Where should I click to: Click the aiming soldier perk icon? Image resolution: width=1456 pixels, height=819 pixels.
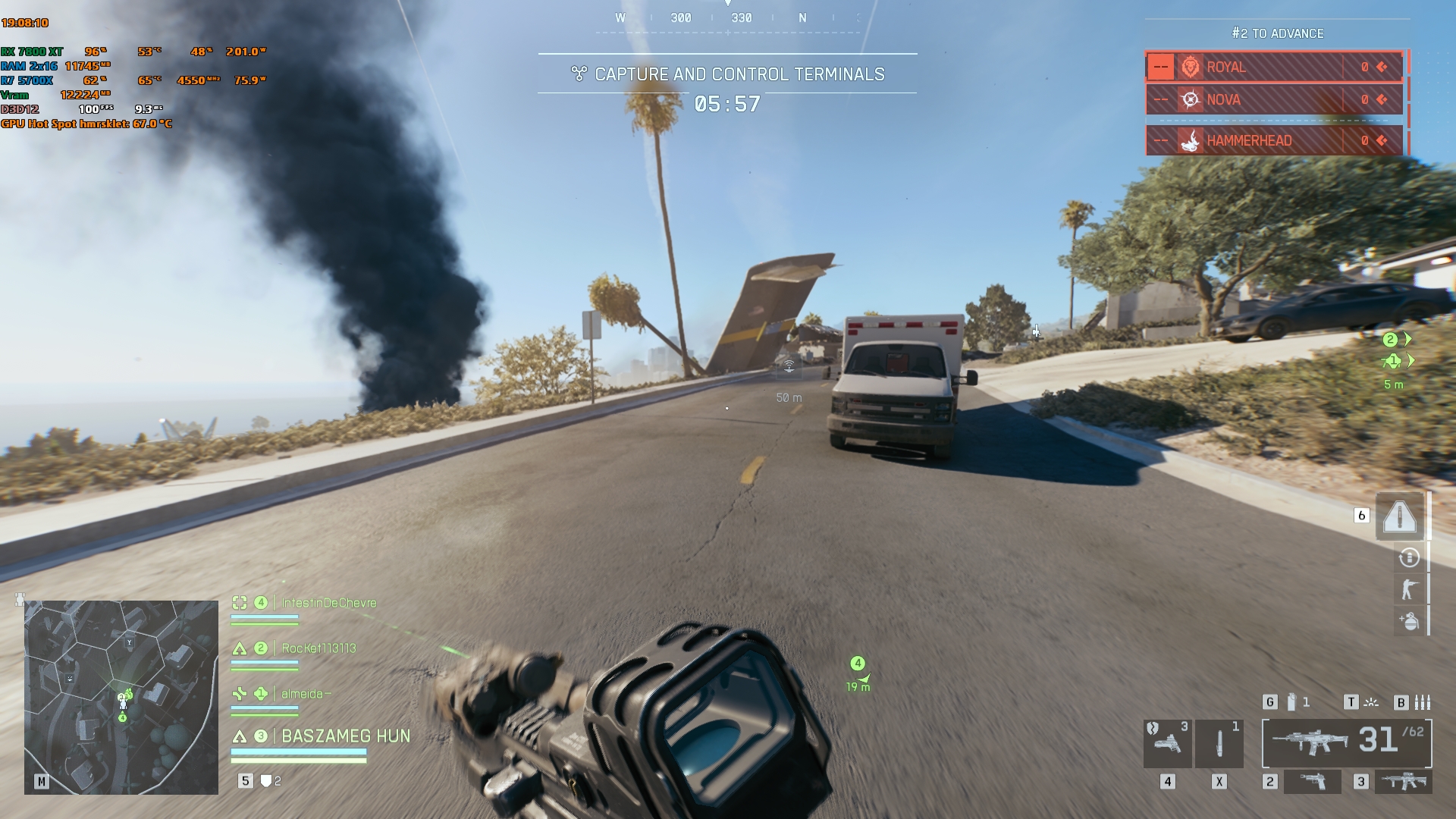1409,589
